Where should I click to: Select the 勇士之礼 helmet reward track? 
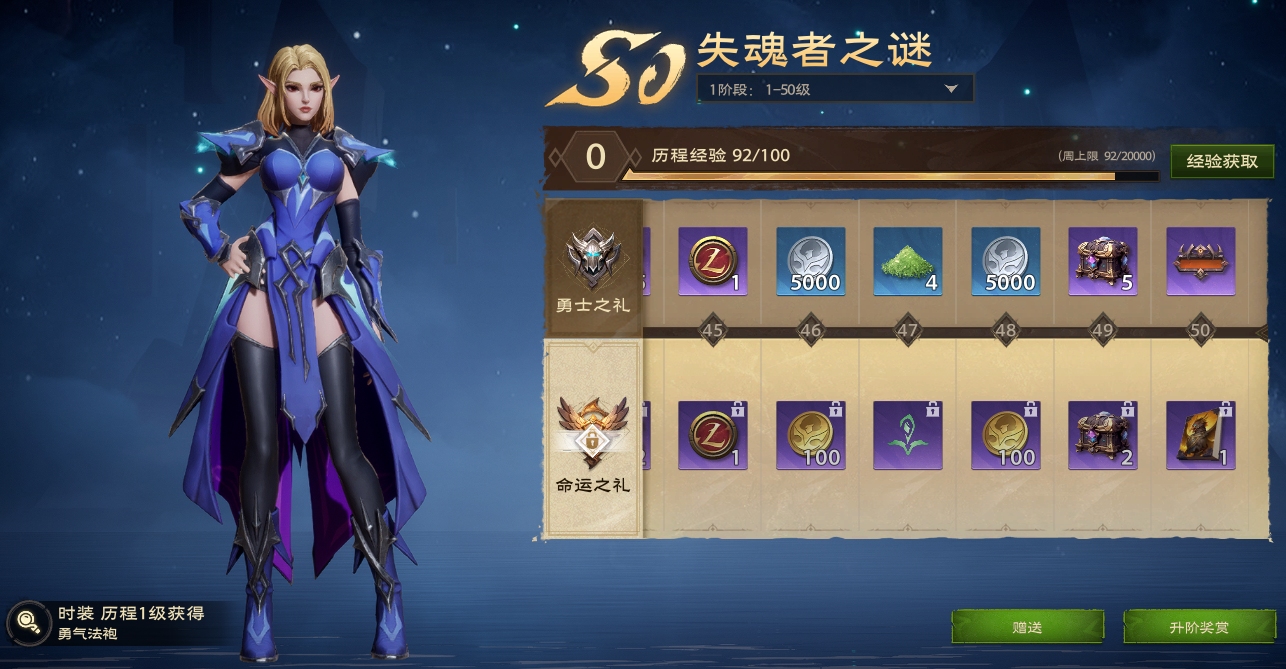(x=593, y=268)
